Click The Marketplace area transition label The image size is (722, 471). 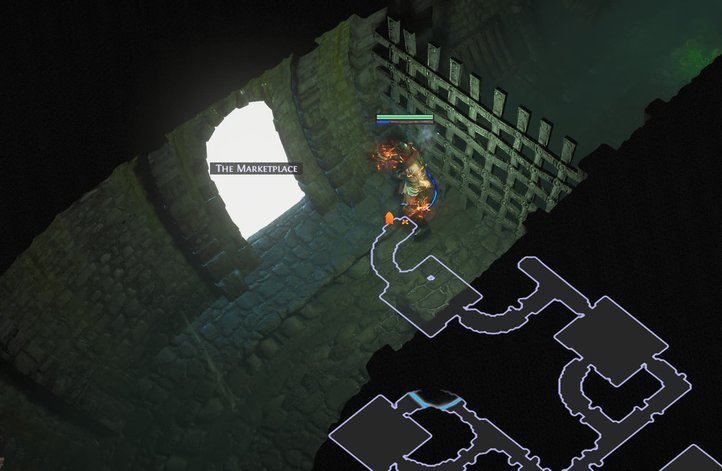pos(256,168)
